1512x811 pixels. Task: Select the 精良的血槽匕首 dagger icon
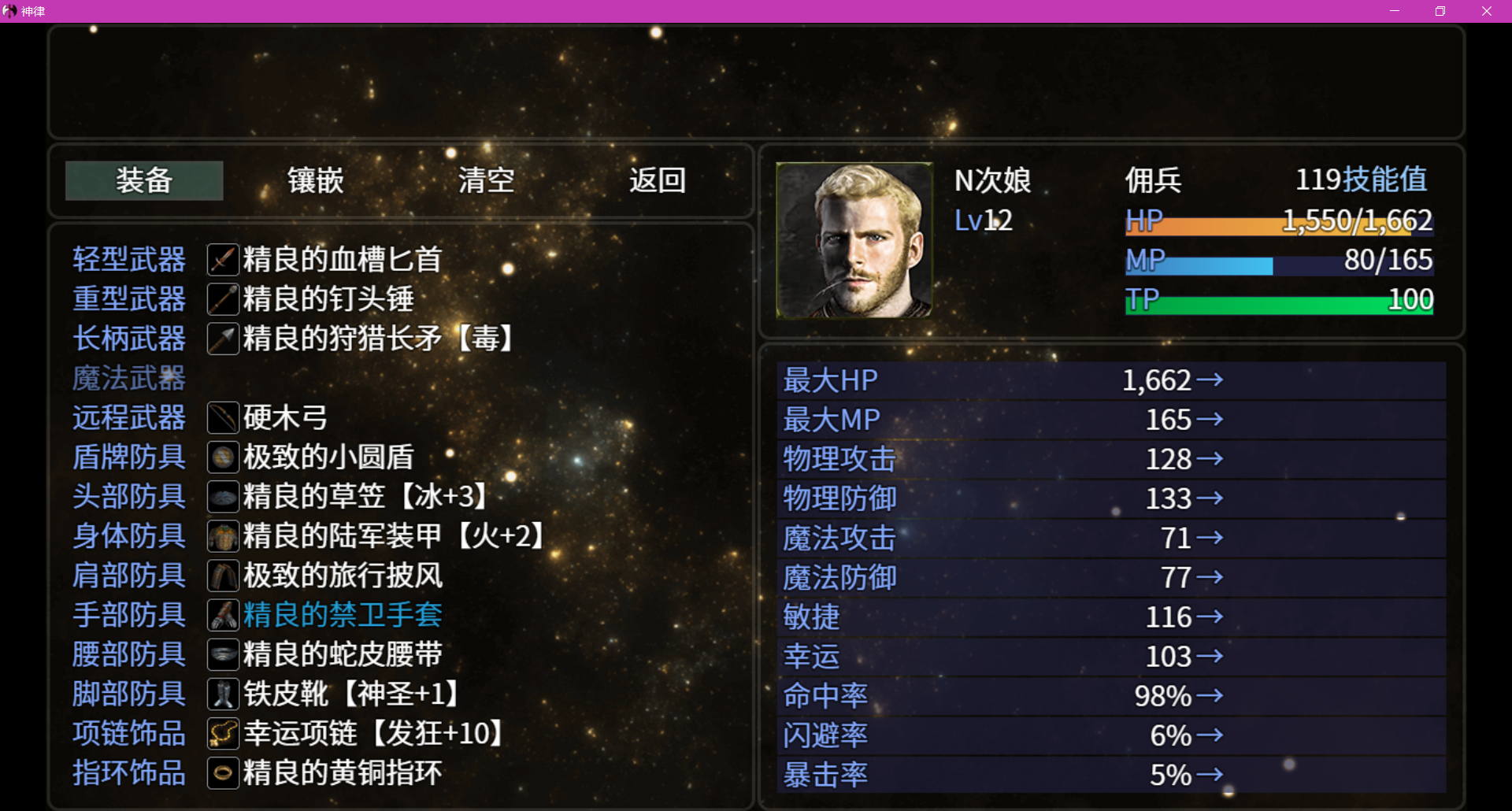[x=223, y=259]
